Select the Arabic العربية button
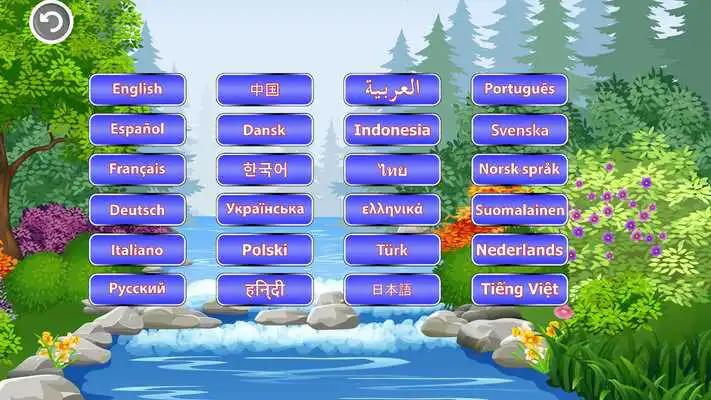This screenshot has width=711, height=400. (x=392, y=89)
